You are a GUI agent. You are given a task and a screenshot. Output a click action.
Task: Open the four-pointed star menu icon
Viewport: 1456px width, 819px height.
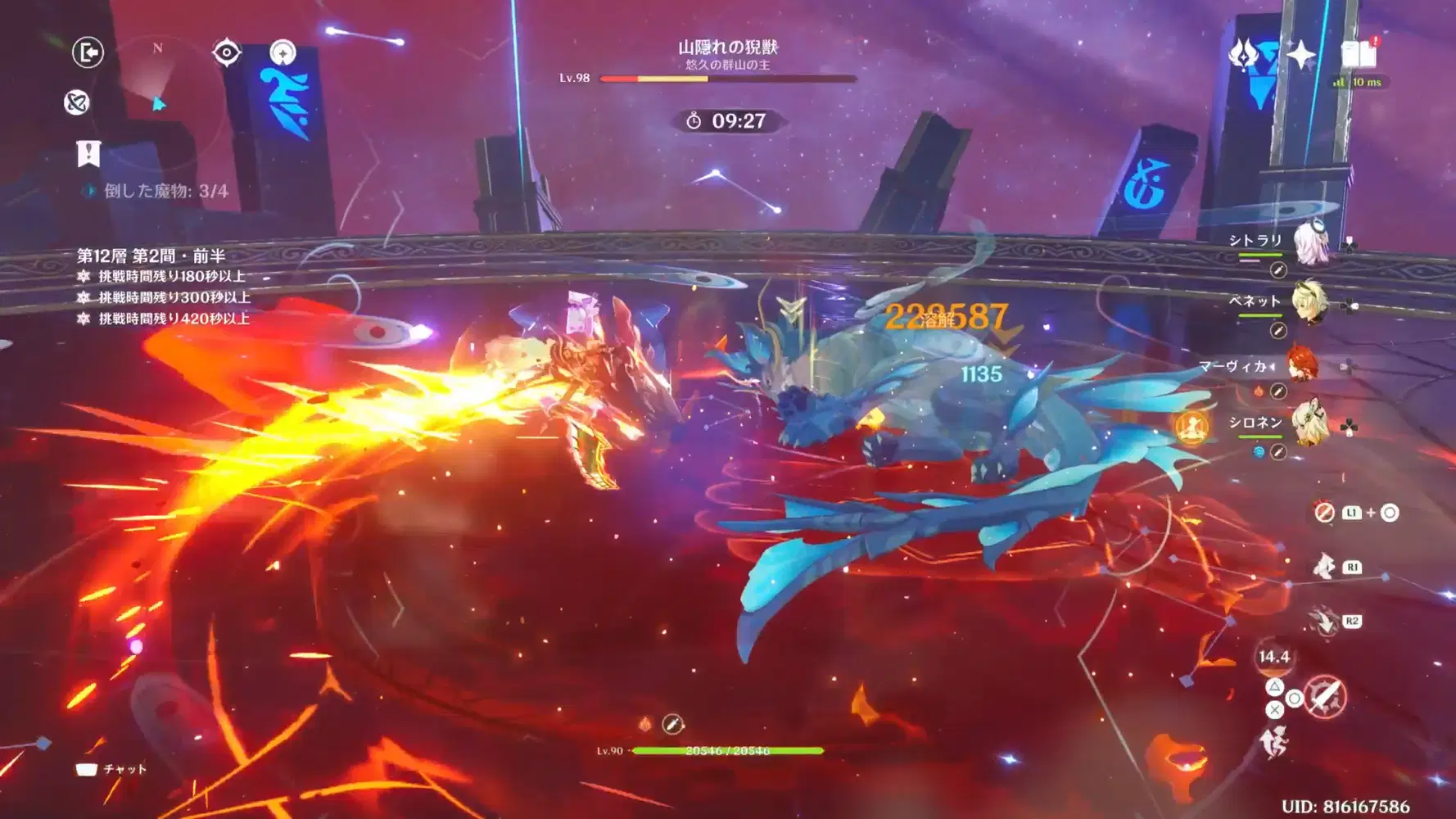click(x=1300, y=55)
